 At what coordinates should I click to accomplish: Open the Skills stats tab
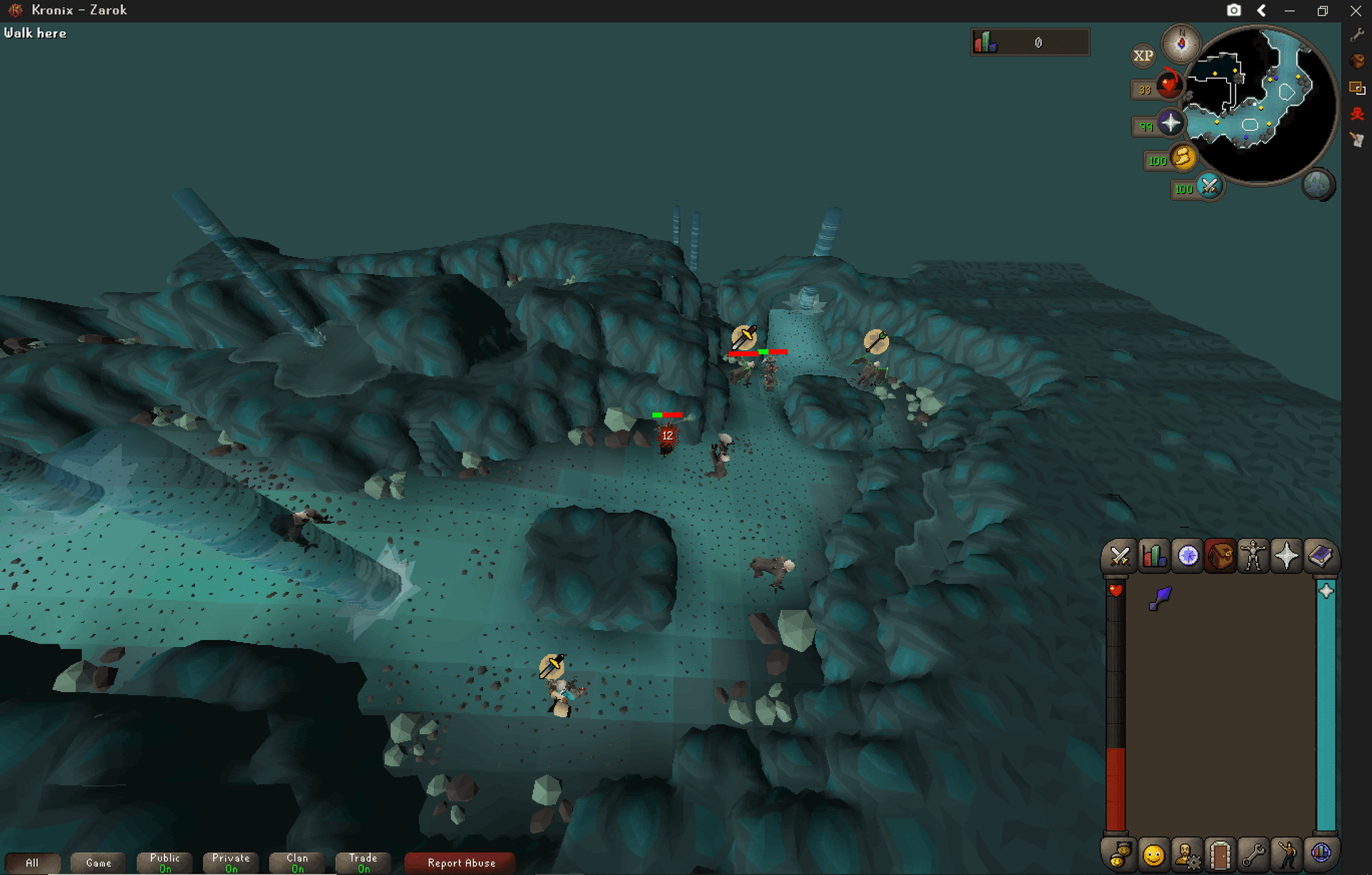(1153, 556)
